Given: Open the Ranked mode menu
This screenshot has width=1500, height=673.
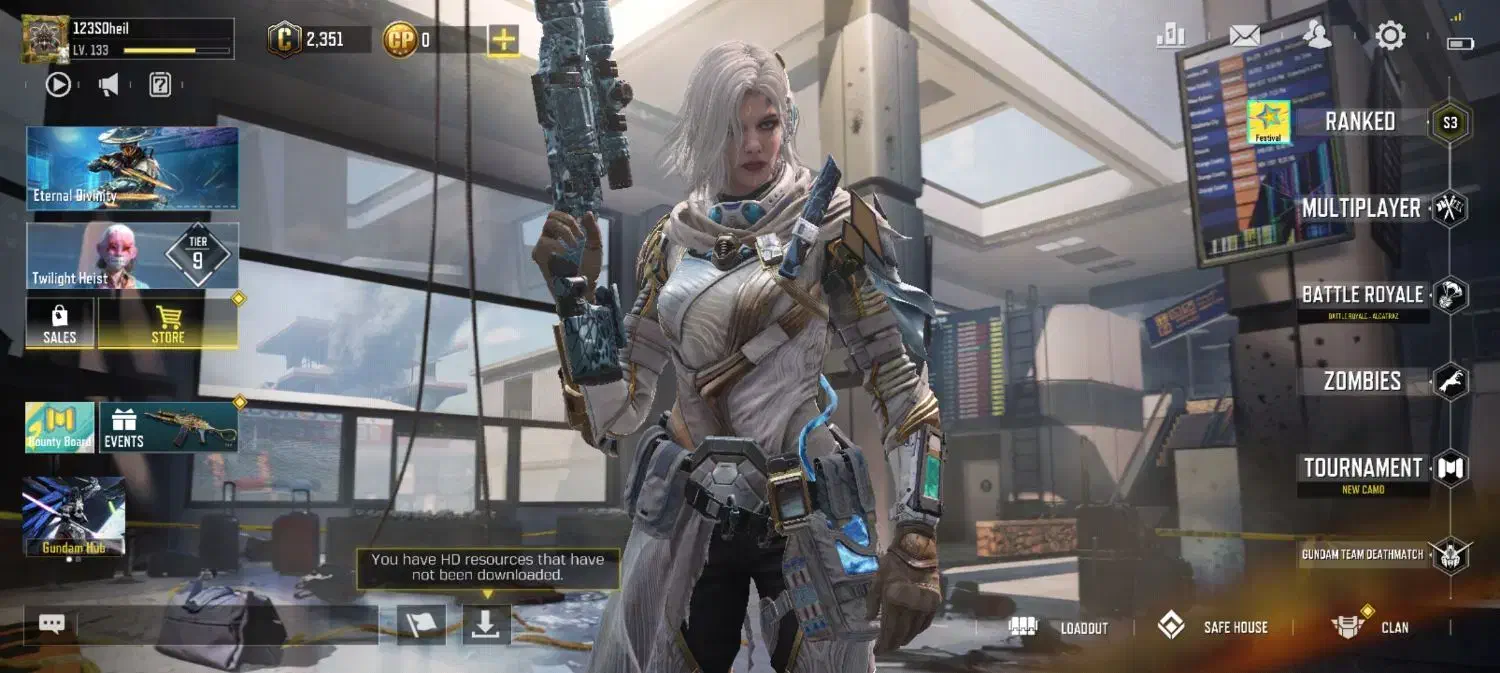Looking at the screenshot, I should 1360,122.
